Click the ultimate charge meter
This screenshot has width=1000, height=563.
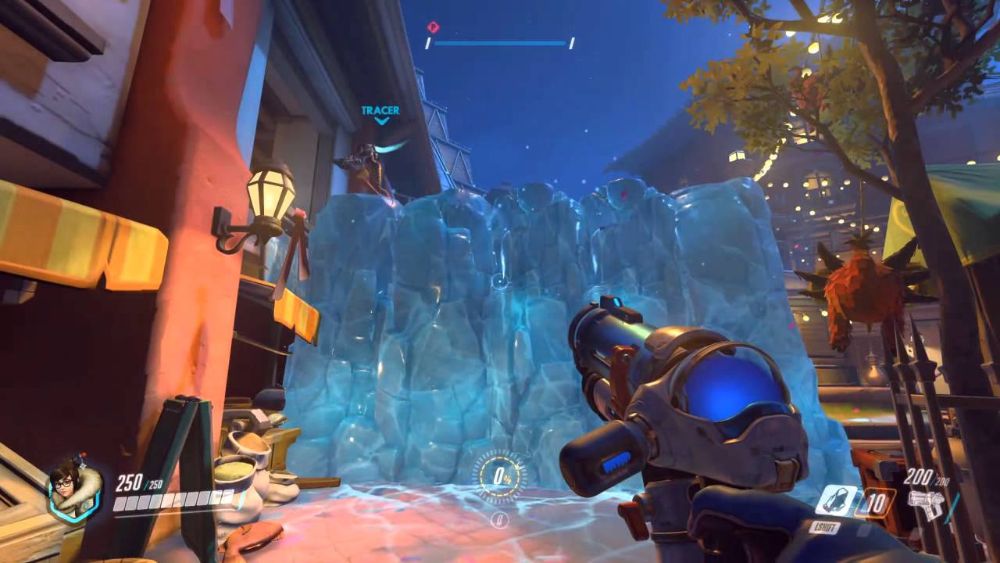pyautogui.click(x=499, y=475)
